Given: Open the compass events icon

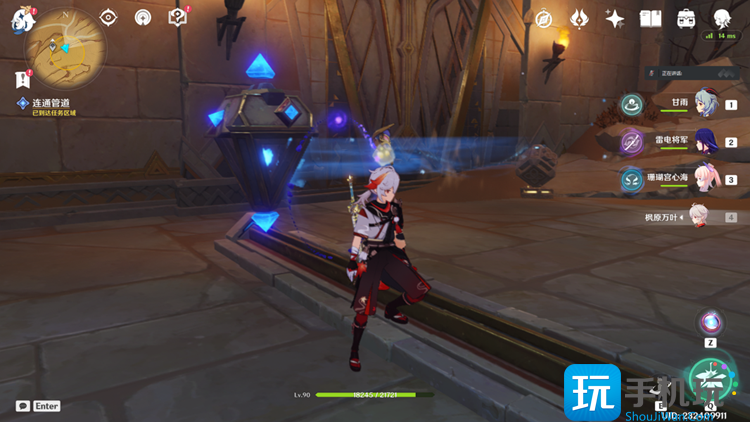Looking at the screenshot, I should point(544,19).
